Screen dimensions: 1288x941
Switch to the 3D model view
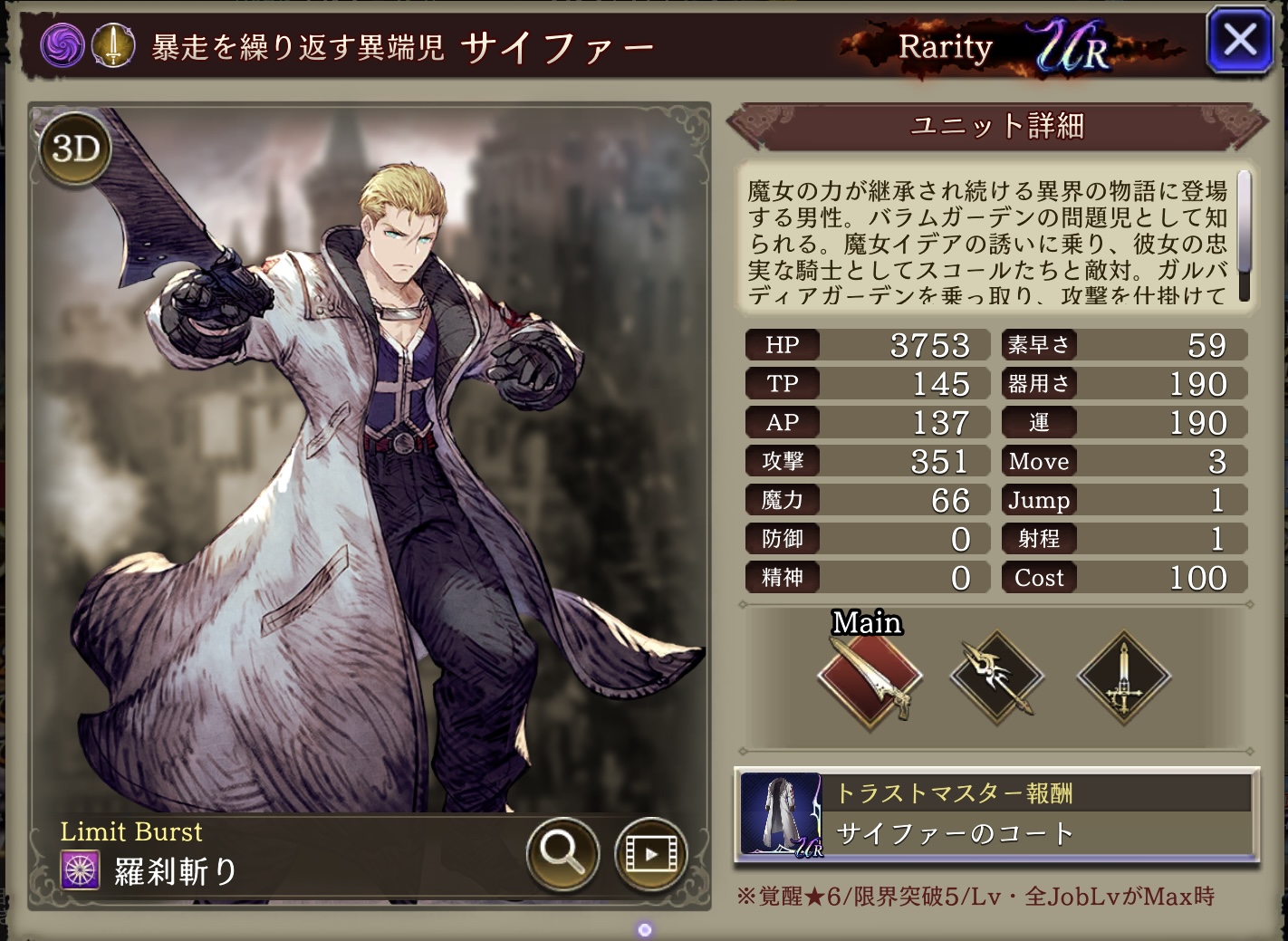click(x=75, y=149)
